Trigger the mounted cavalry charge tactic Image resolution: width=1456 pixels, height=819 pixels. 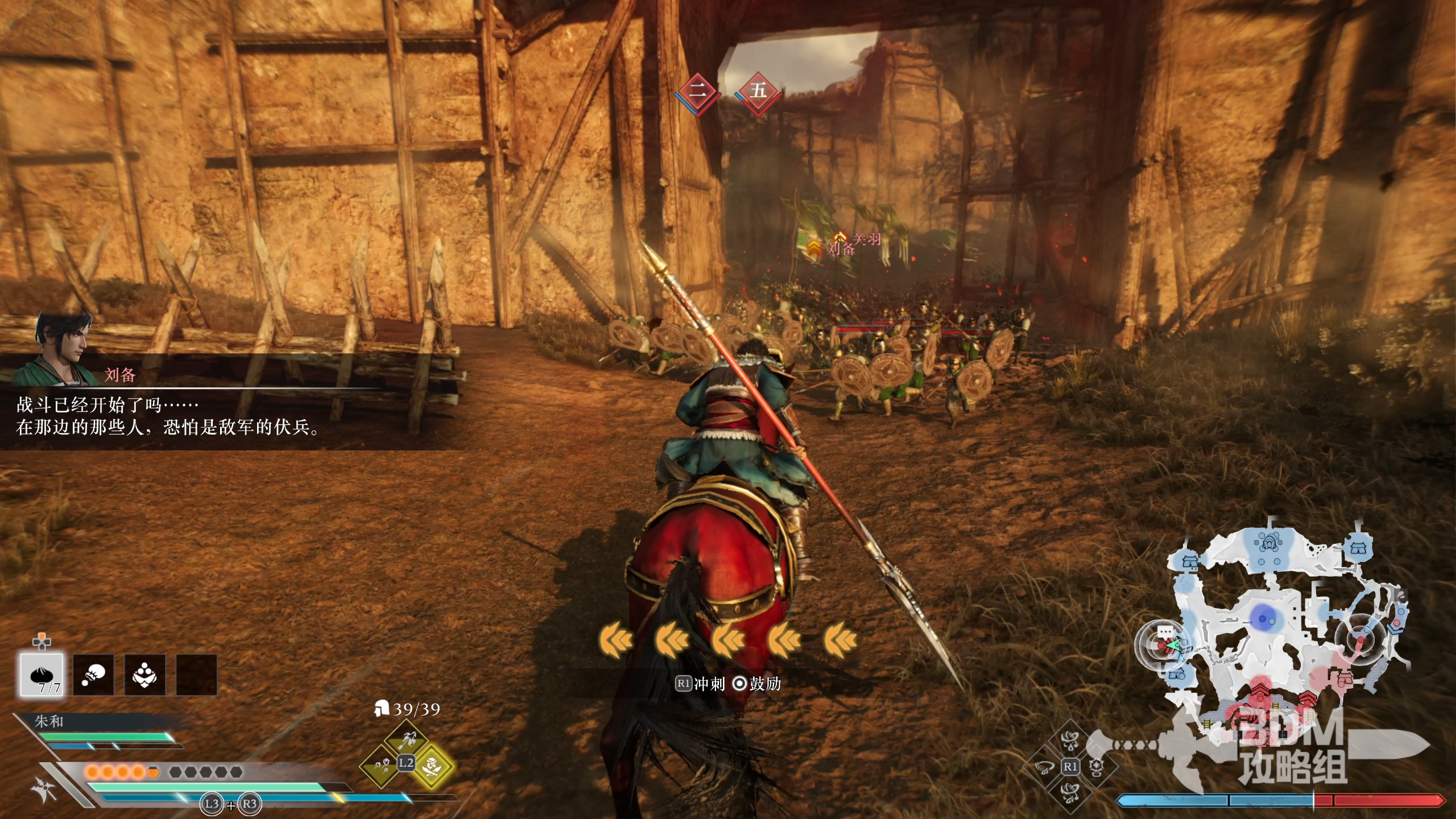[407, 739]
